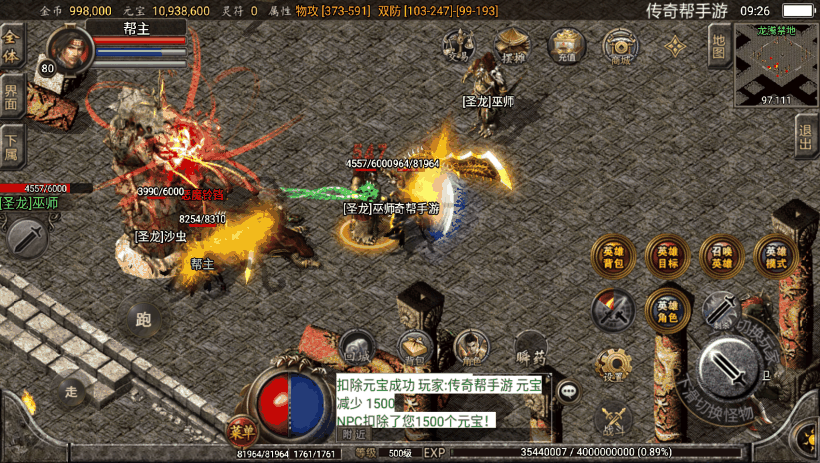The width and height of the screenshot is (820, 463).
Task: Click the 退出 exit button
Action: point(807,135)
